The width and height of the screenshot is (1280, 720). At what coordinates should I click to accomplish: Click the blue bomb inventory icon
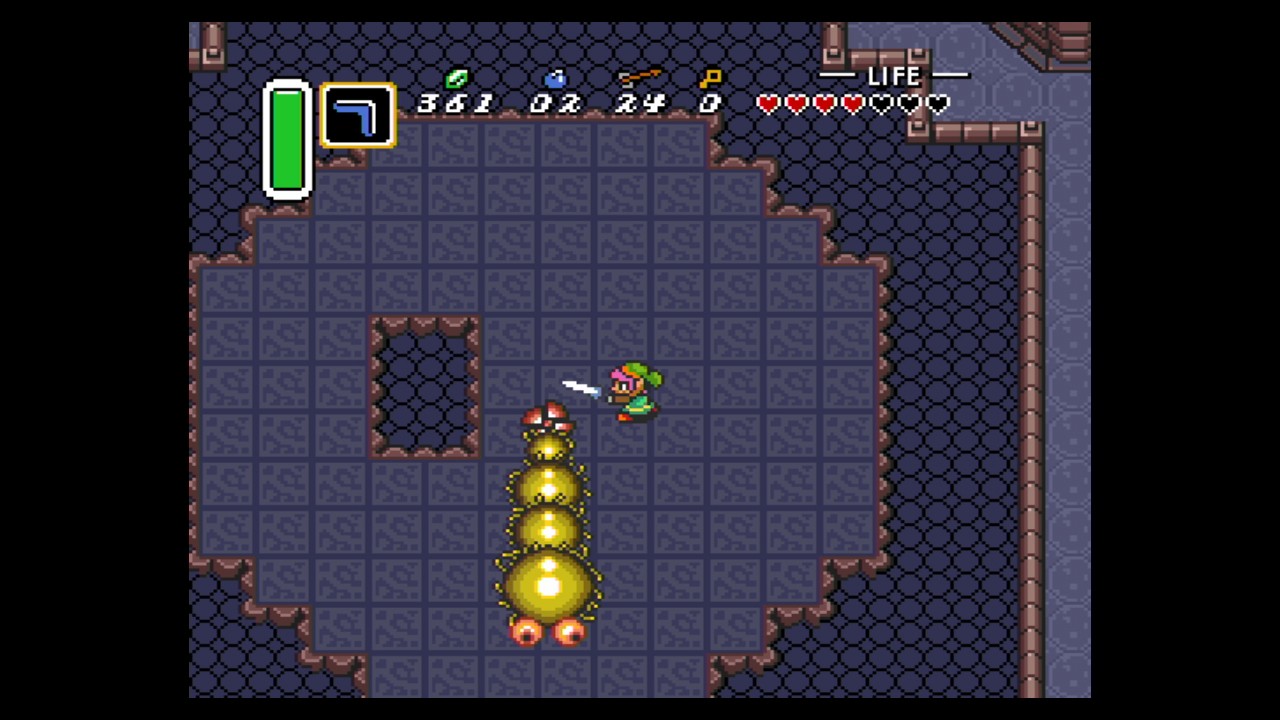pyautogui.click(x=556, y=78)
